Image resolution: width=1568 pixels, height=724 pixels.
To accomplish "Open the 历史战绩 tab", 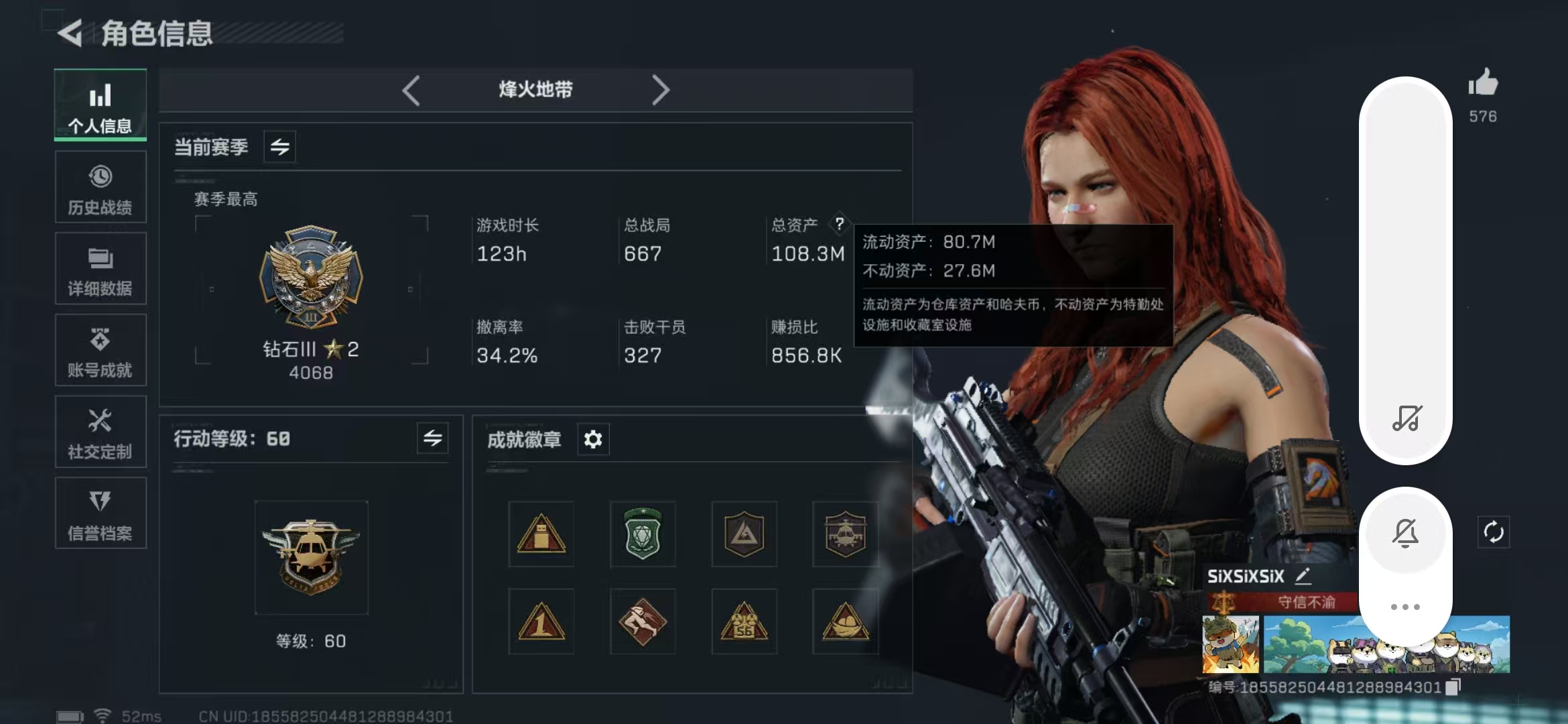I will (x=101, y=187).
